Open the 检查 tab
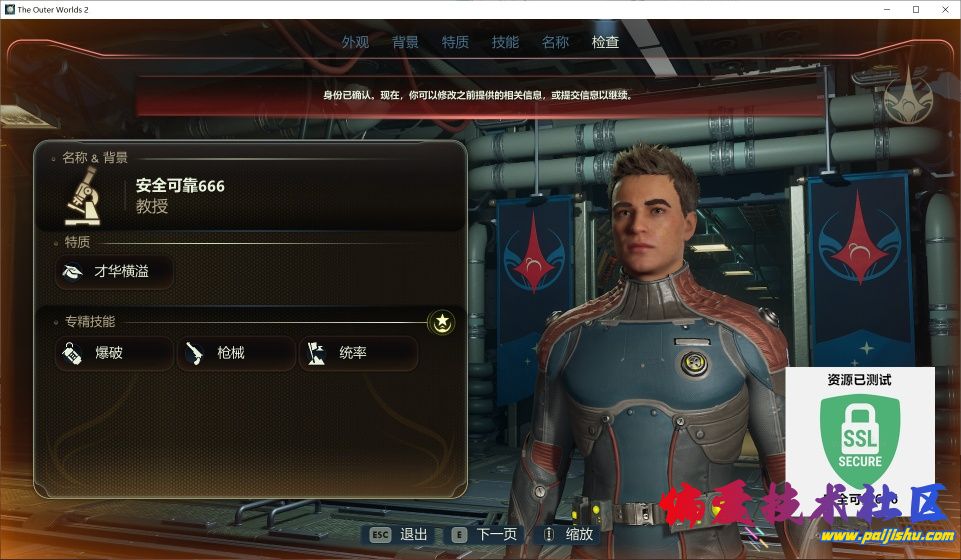 605,42
